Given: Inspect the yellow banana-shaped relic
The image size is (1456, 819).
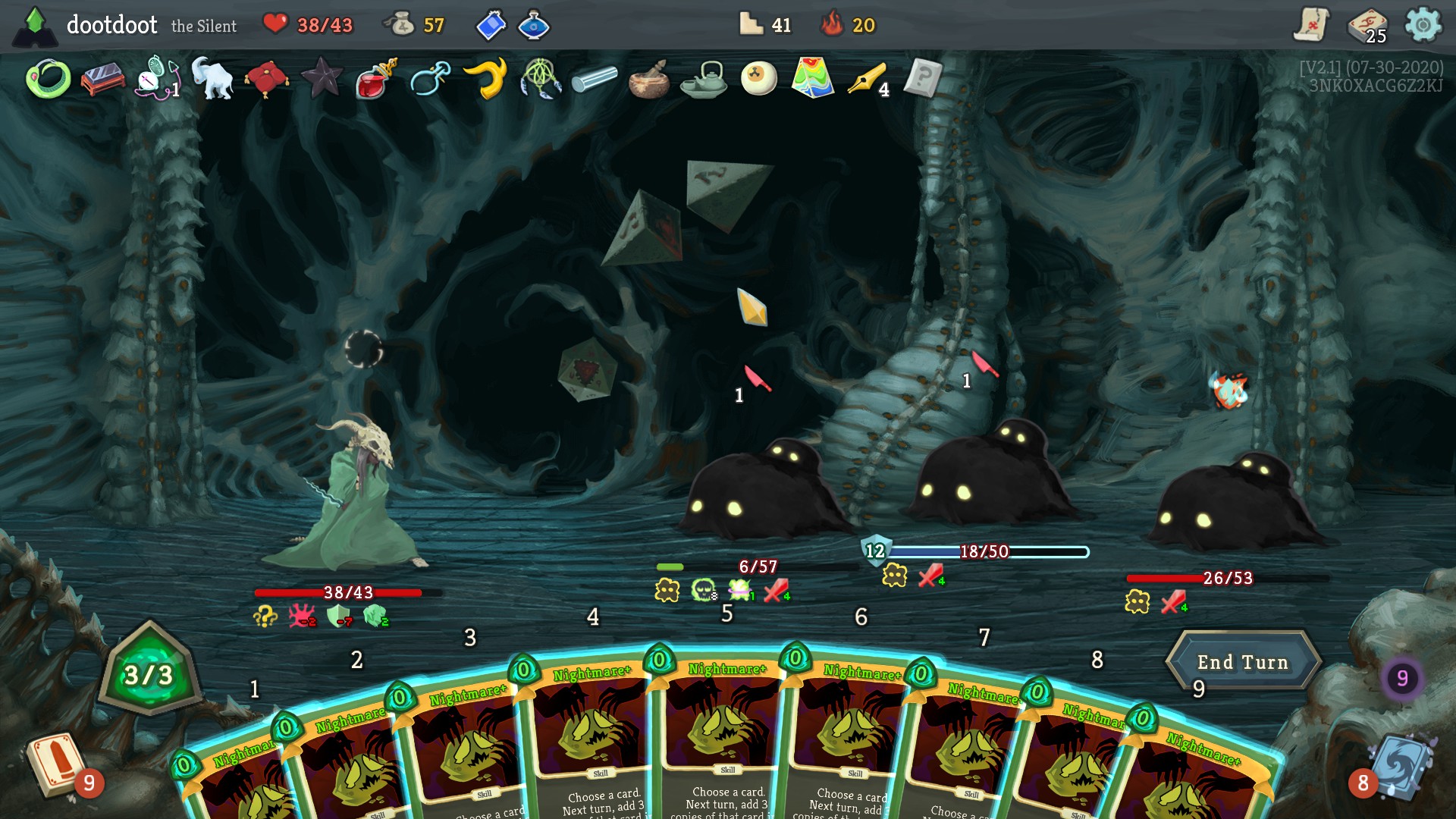Looking at the screenshot, I should (485, 79).
